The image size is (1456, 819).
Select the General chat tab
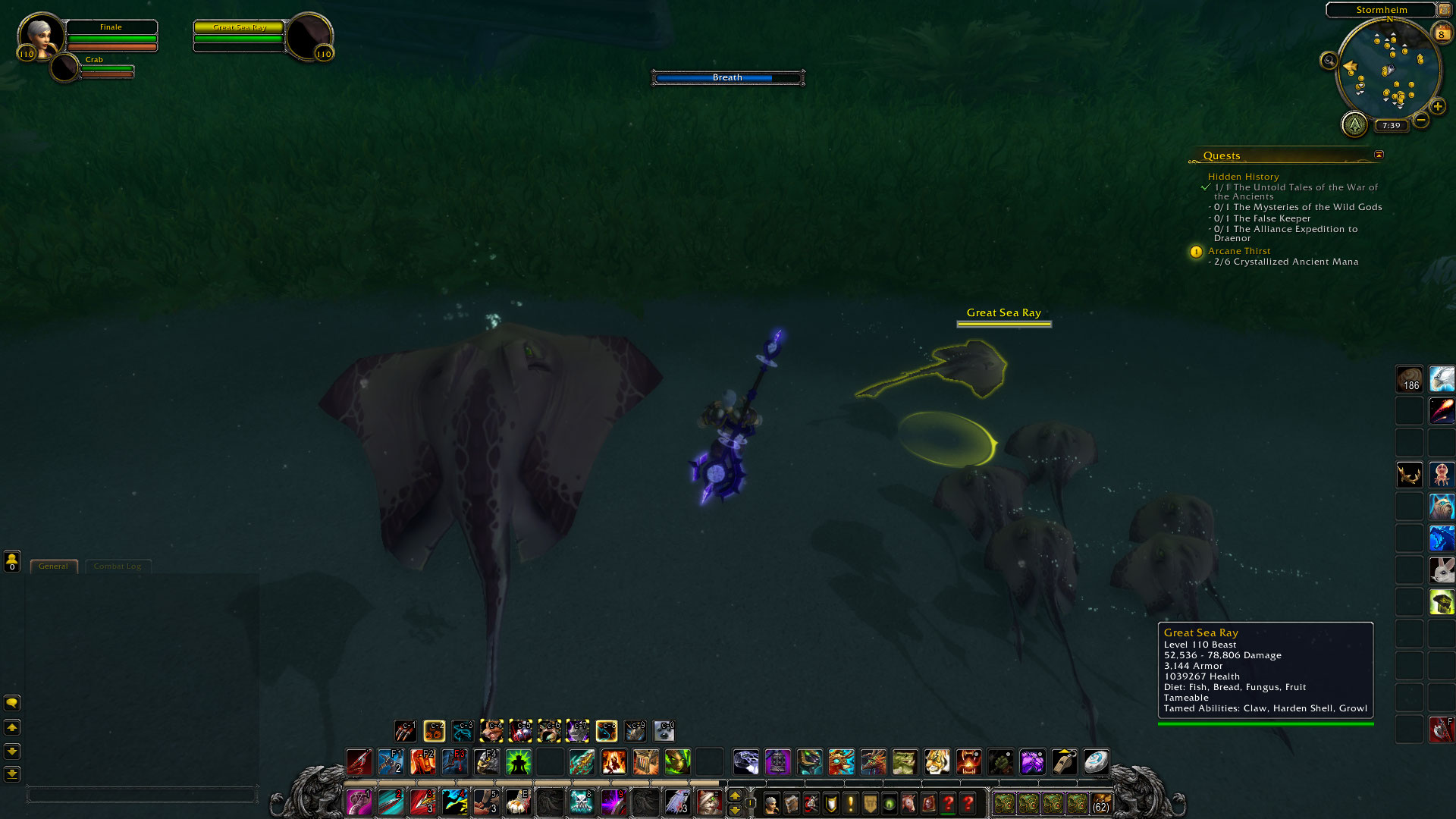pos(53,566)
